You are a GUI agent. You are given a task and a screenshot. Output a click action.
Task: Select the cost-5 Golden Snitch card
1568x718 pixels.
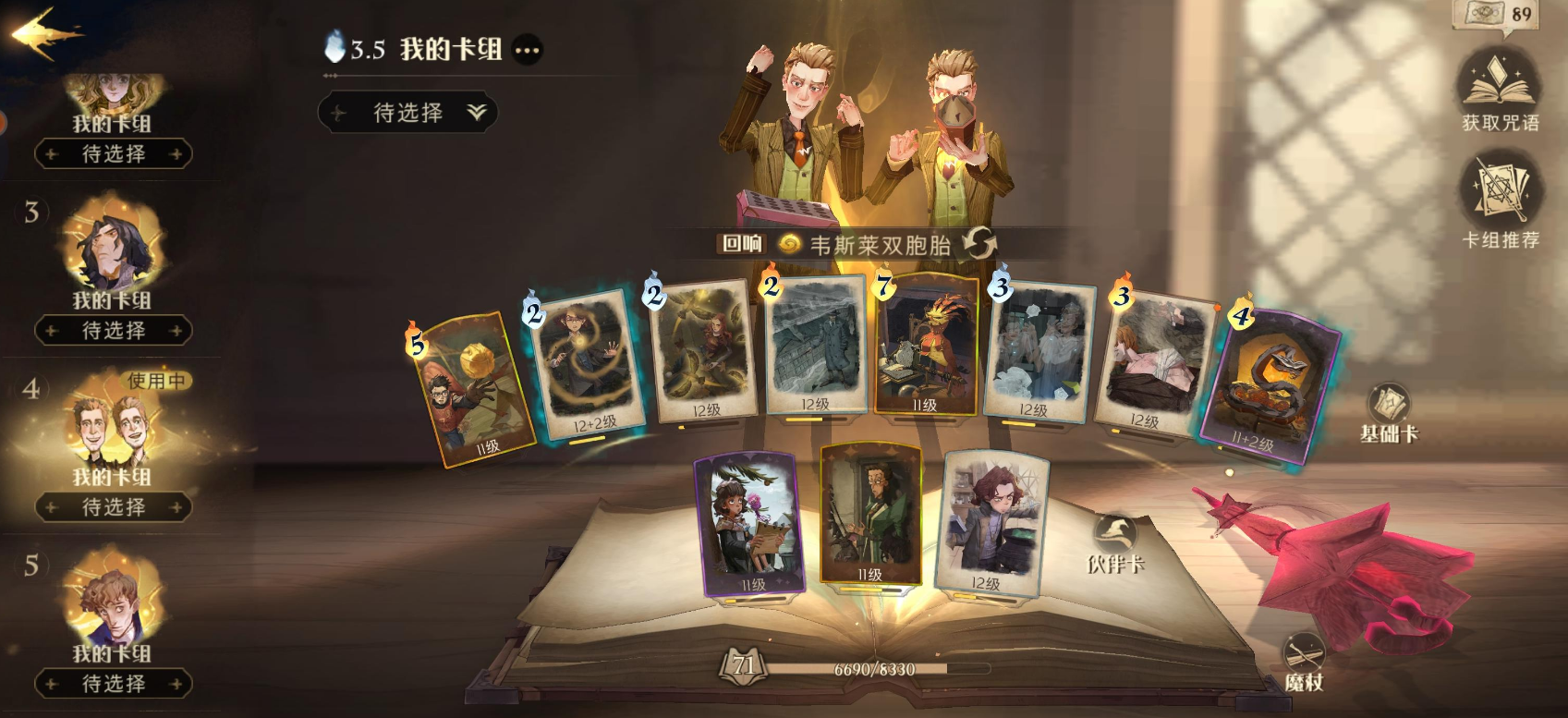(471, 388)
